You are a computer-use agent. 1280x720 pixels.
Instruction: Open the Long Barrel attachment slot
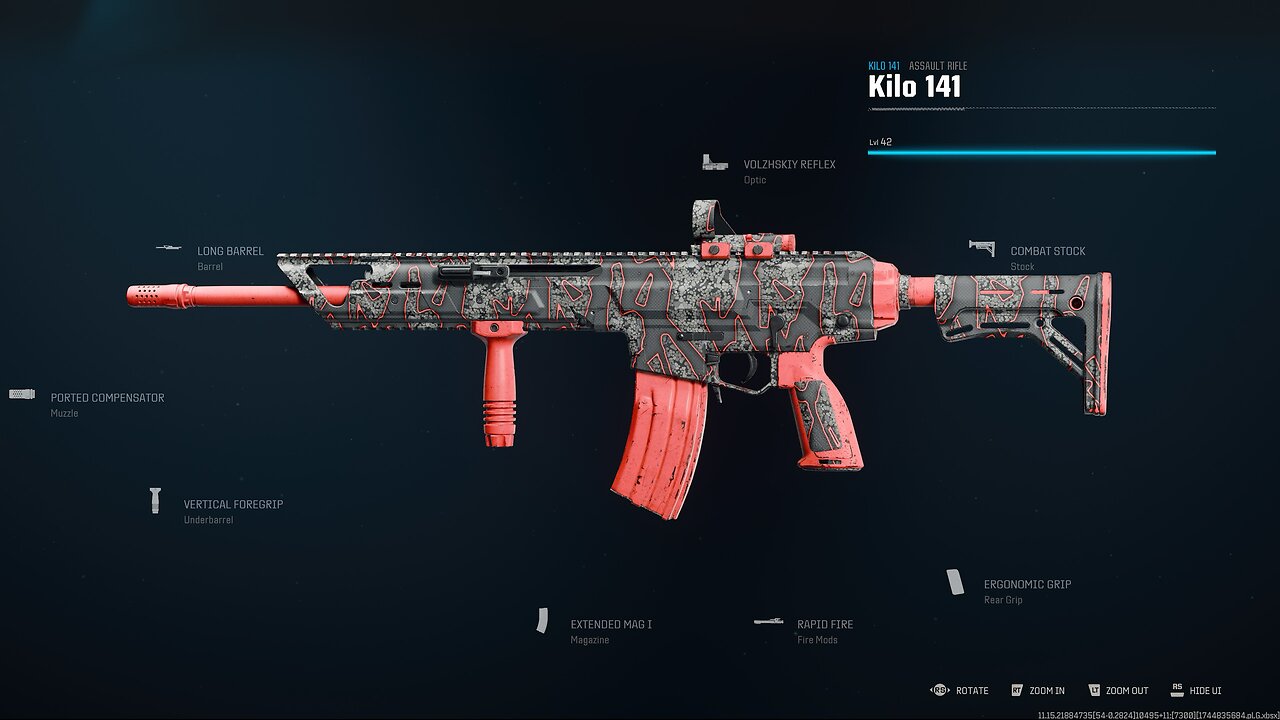point(230,252)
